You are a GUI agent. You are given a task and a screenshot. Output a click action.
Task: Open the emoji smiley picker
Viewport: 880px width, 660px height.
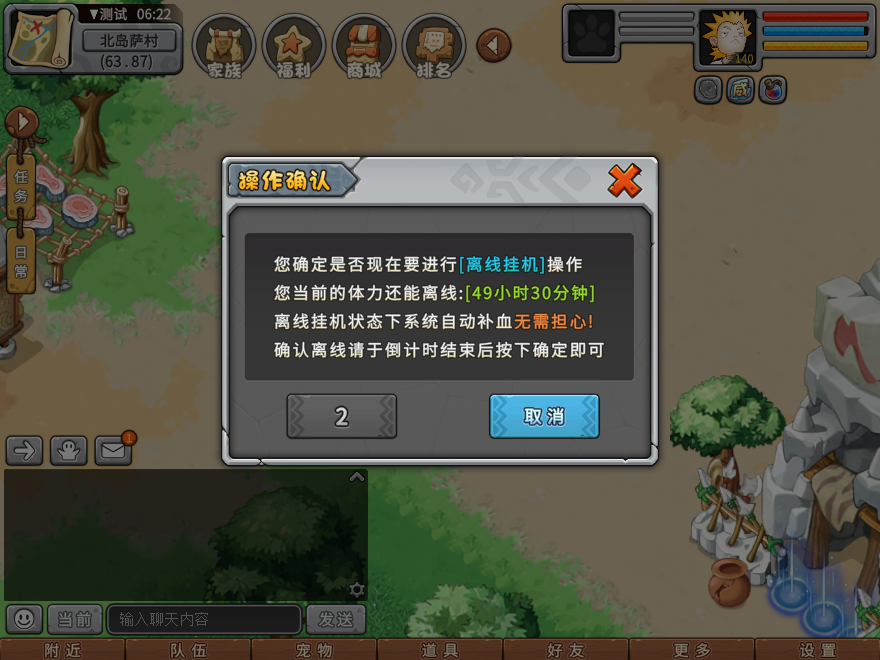tap(25, 619)
